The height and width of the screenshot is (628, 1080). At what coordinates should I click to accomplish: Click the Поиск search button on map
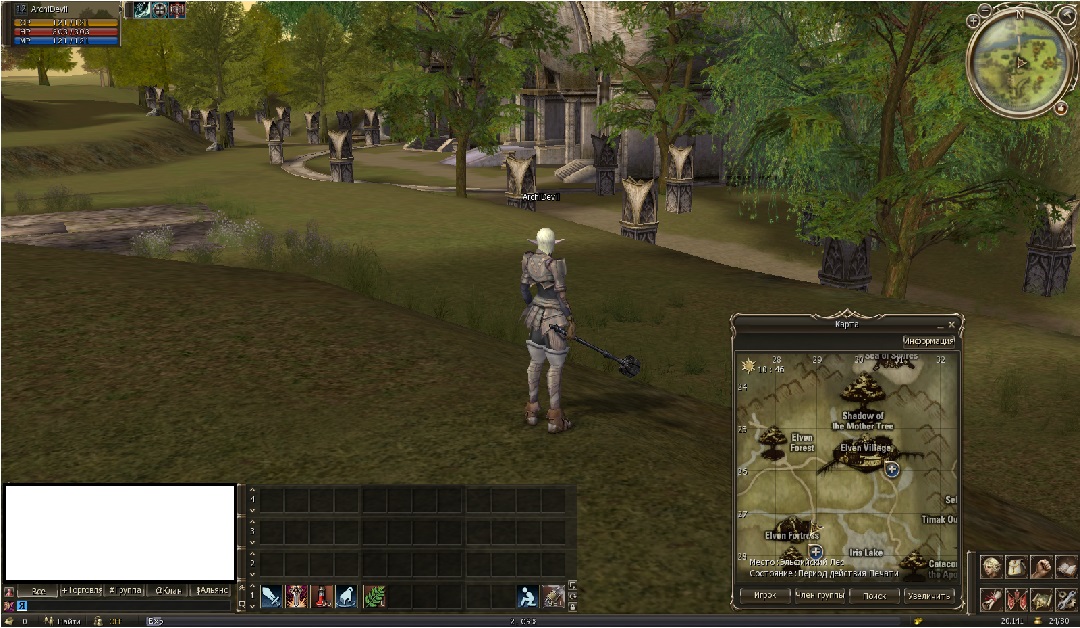(x=874, y=596)
